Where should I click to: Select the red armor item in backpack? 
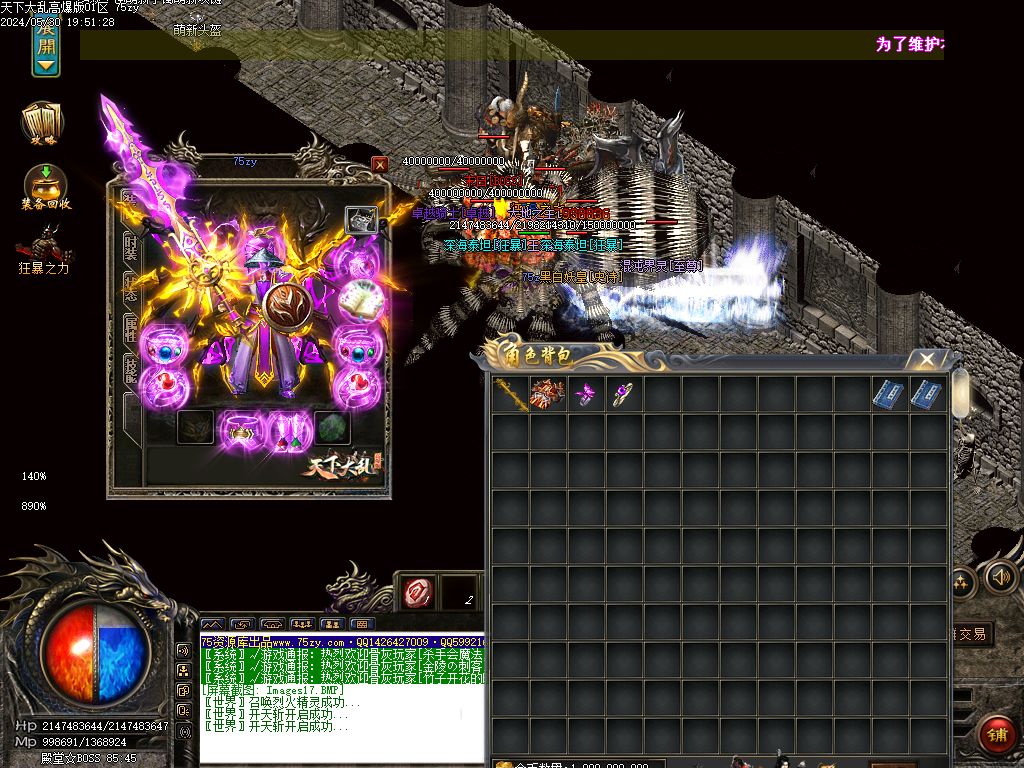548,395
